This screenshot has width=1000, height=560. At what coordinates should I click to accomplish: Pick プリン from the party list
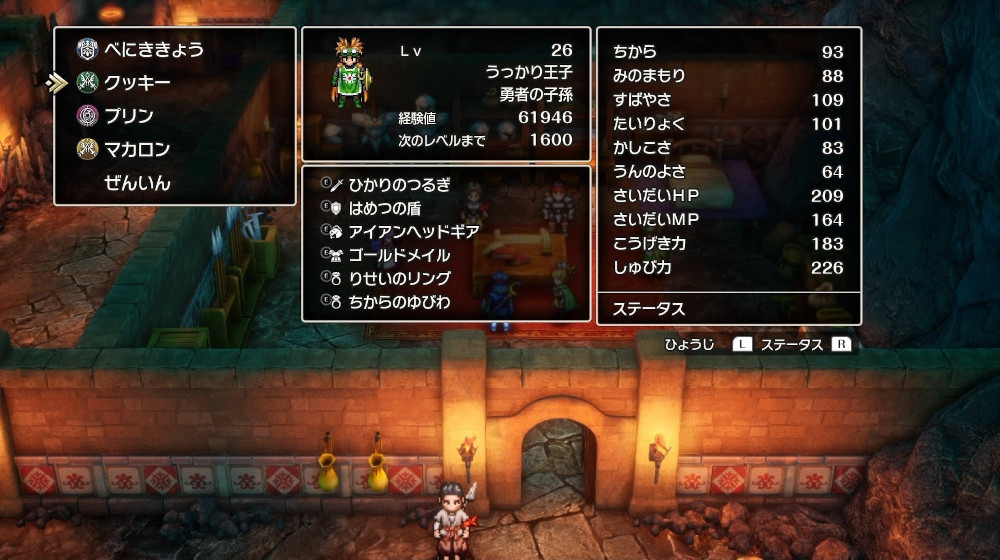click(x=129, y=116)
